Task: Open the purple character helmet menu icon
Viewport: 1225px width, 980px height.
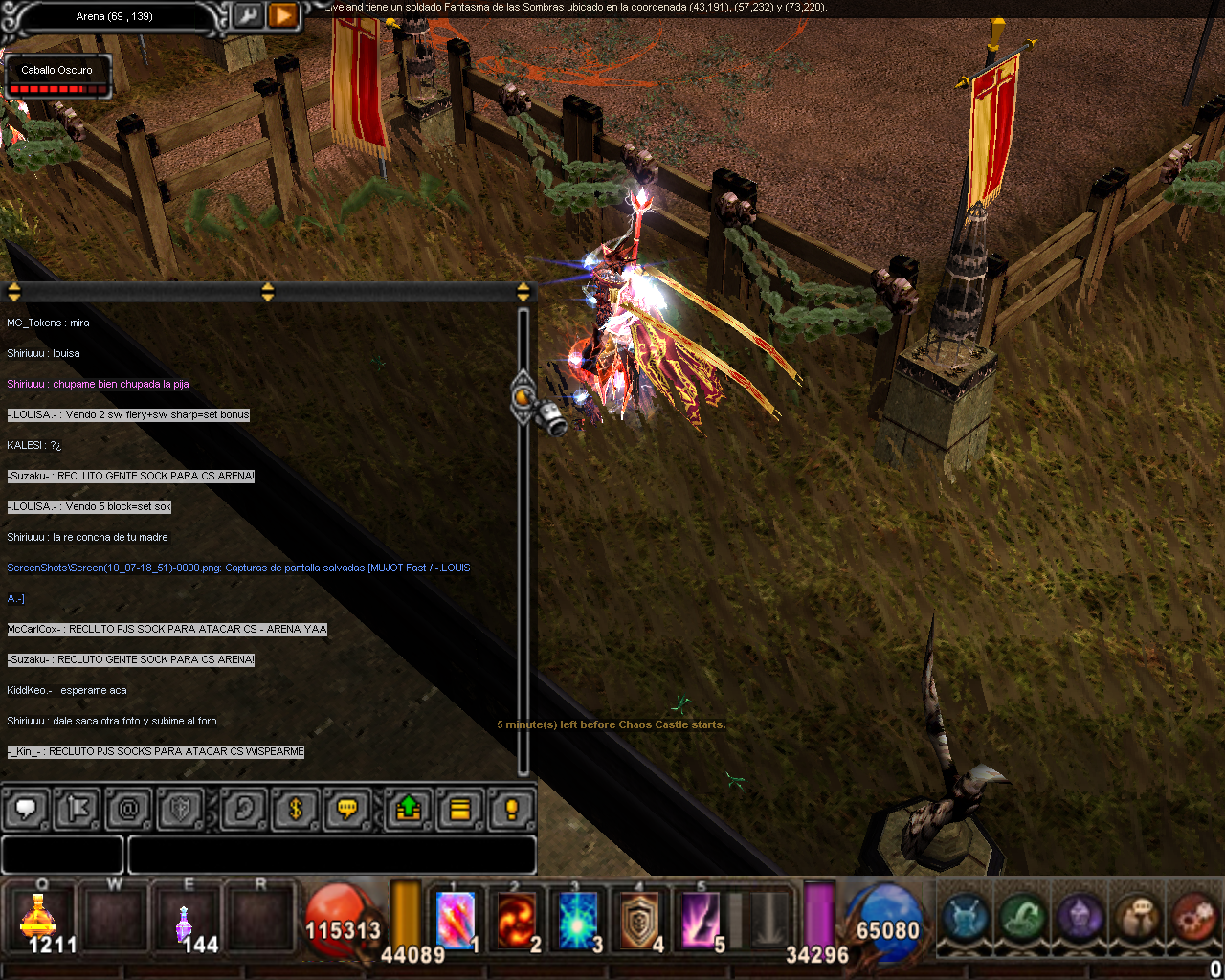Action: [1080, 917]
